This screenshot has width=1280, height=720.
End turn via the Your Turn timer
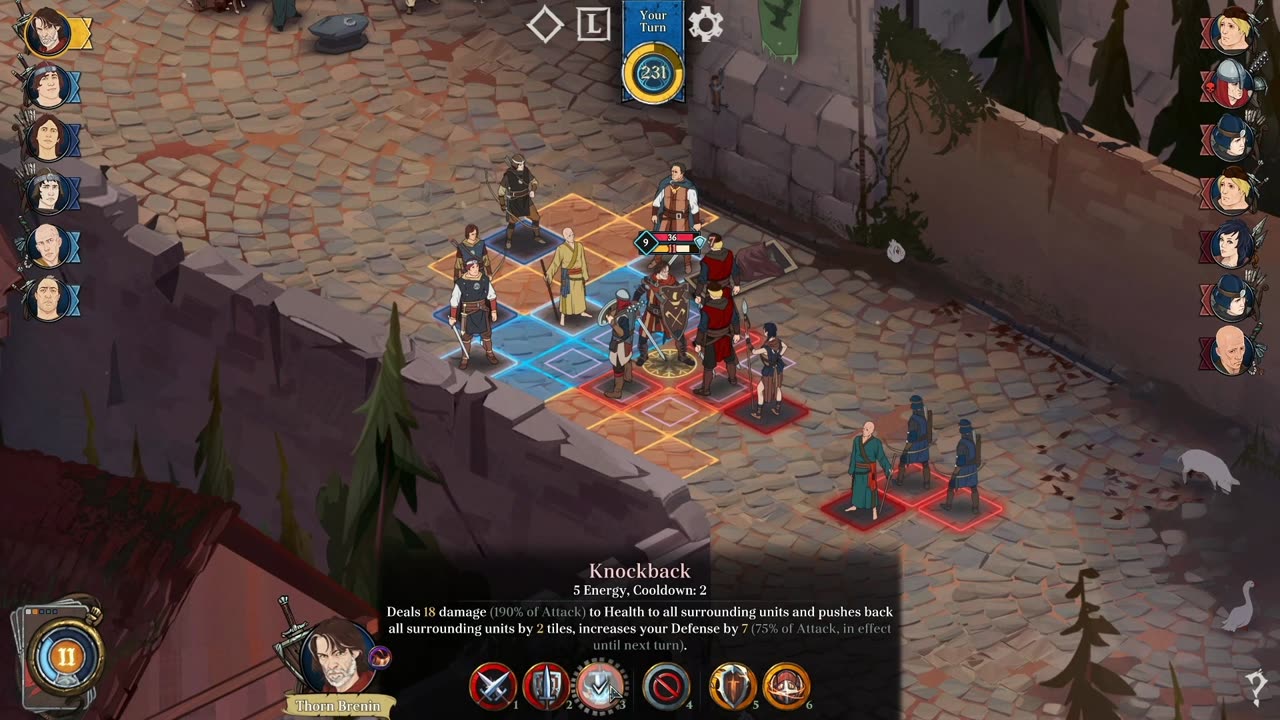(x=653, y=72)
